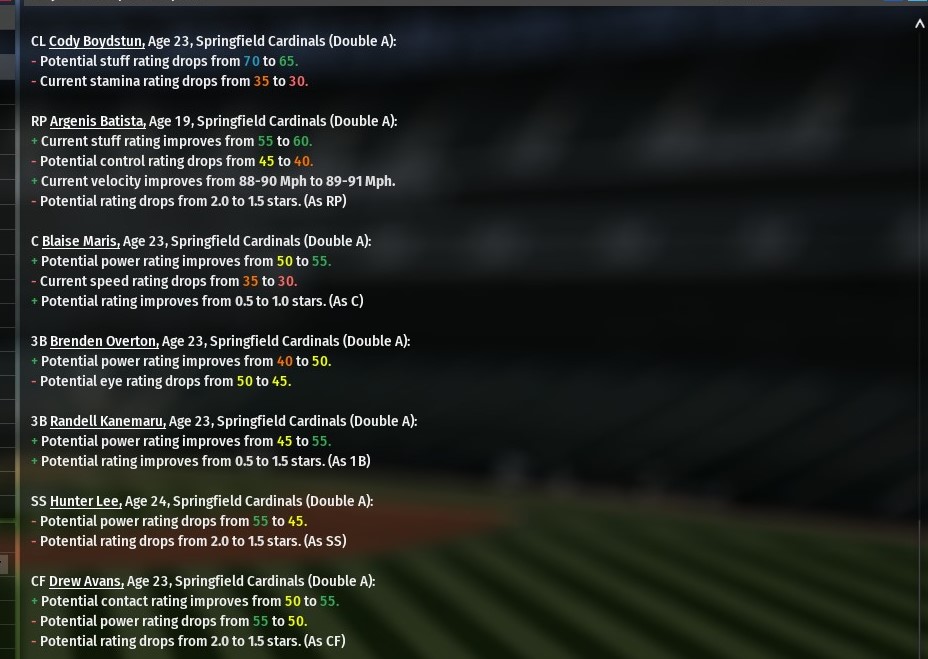928x659 pixels.
Task: Click Drew Avans name link
Action: click(85, 581)
